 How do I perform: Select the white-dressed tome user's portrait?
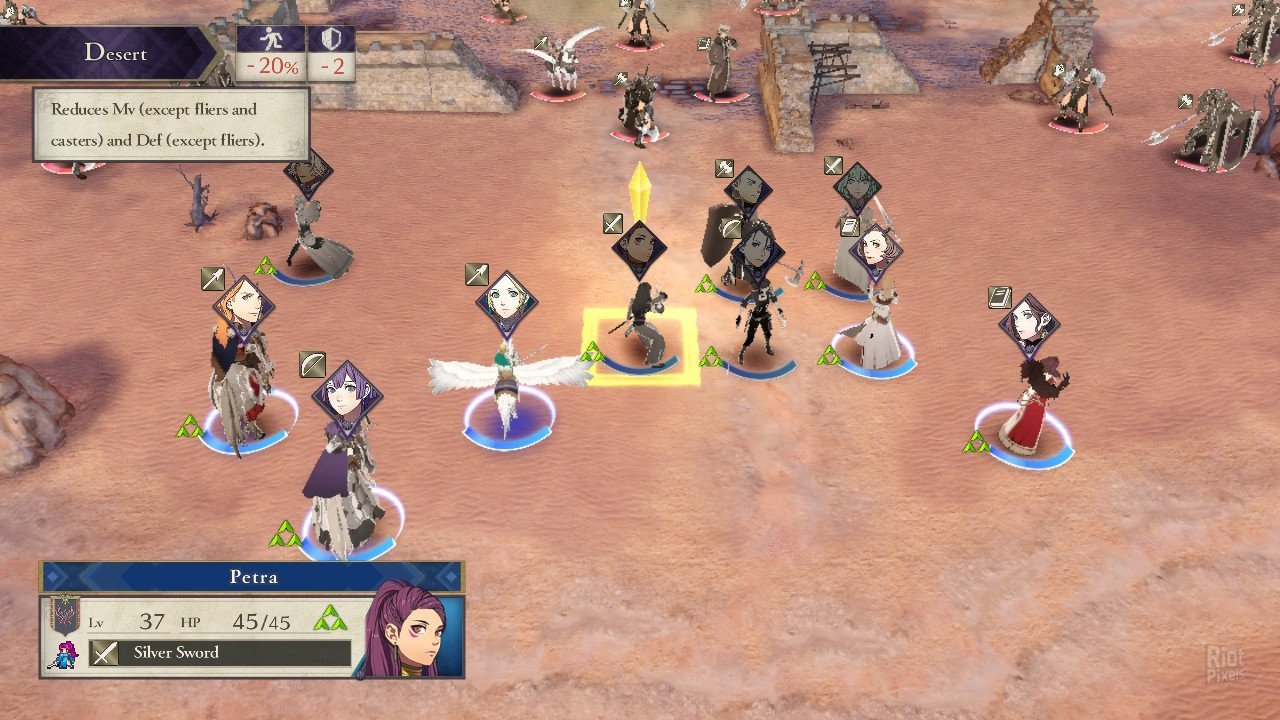tap(875, 252)
